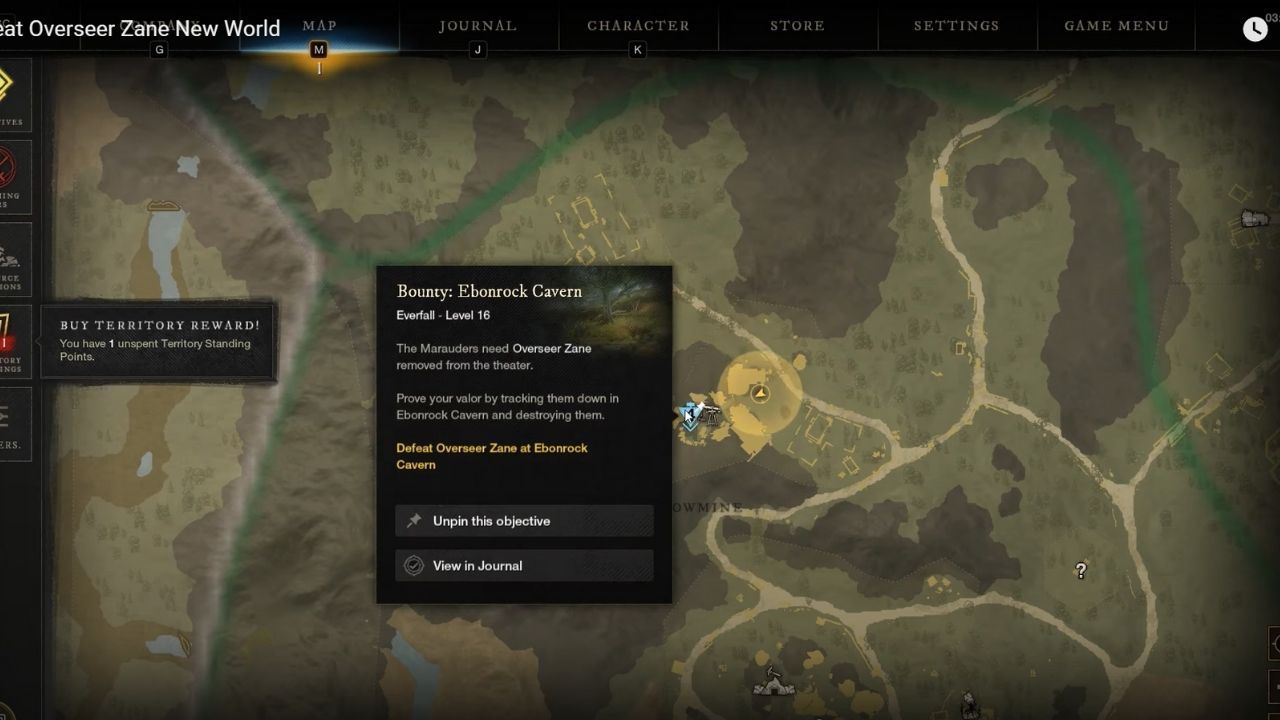Click the clock icon in the top right
Viewport: 1280px width, 720px height.
(x=1254, y=28)
